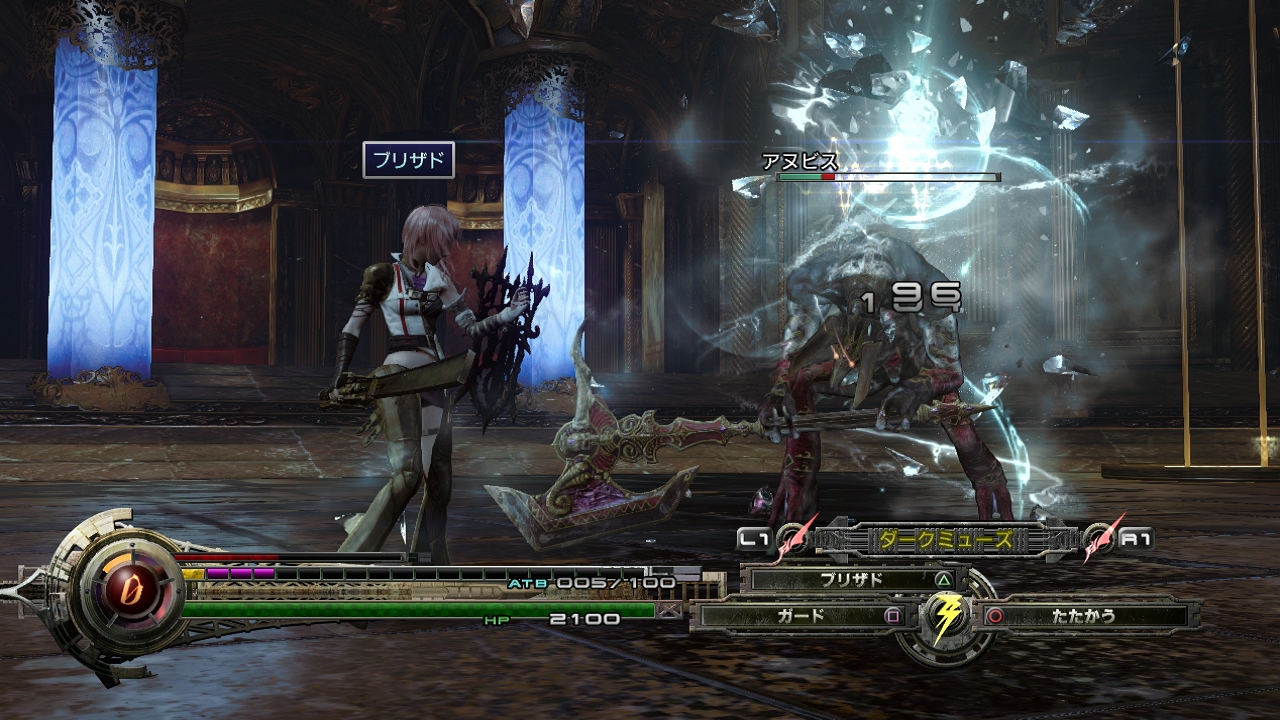
Task: Activate the たたかう attack command
Action: pos(1083,616)
